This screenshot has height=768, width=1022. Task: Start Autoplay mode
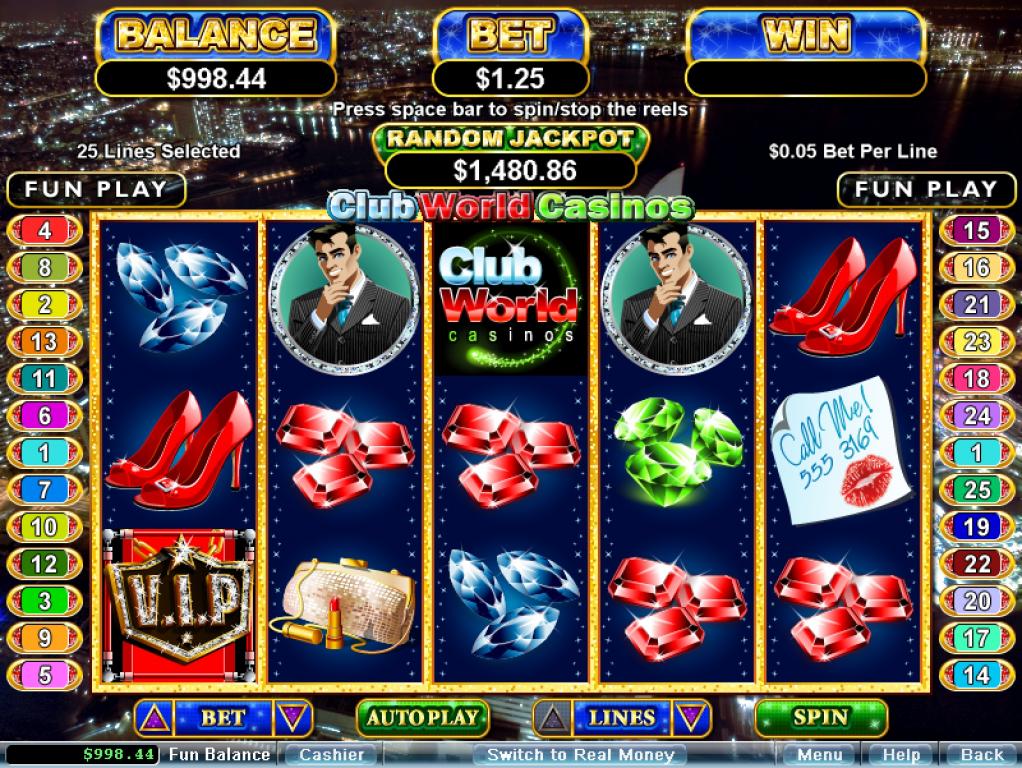coord(422,717)
